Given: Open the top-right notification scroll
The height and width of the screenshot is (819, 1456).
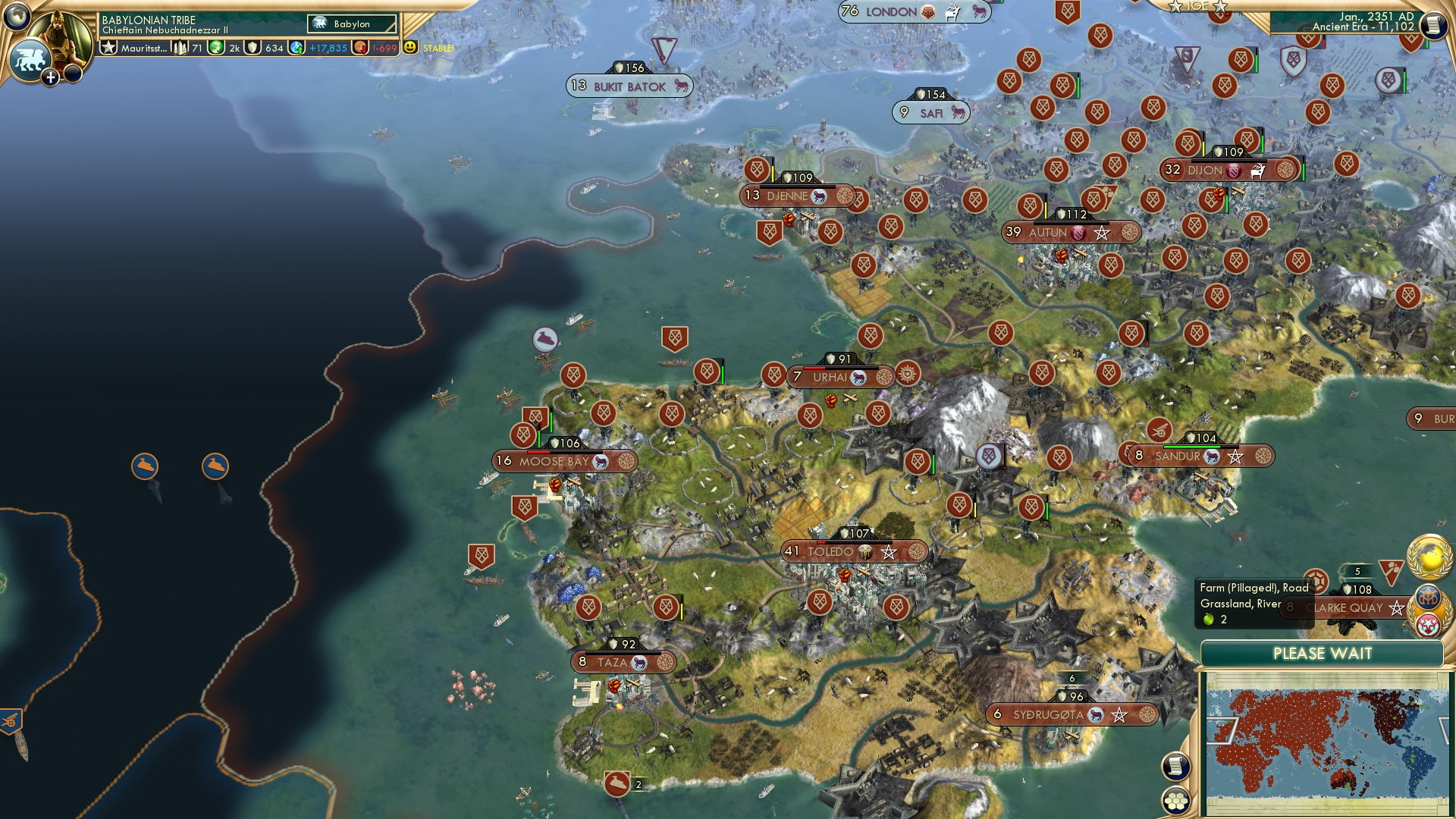Looking at the screenshot, I should pos(1434,24).
